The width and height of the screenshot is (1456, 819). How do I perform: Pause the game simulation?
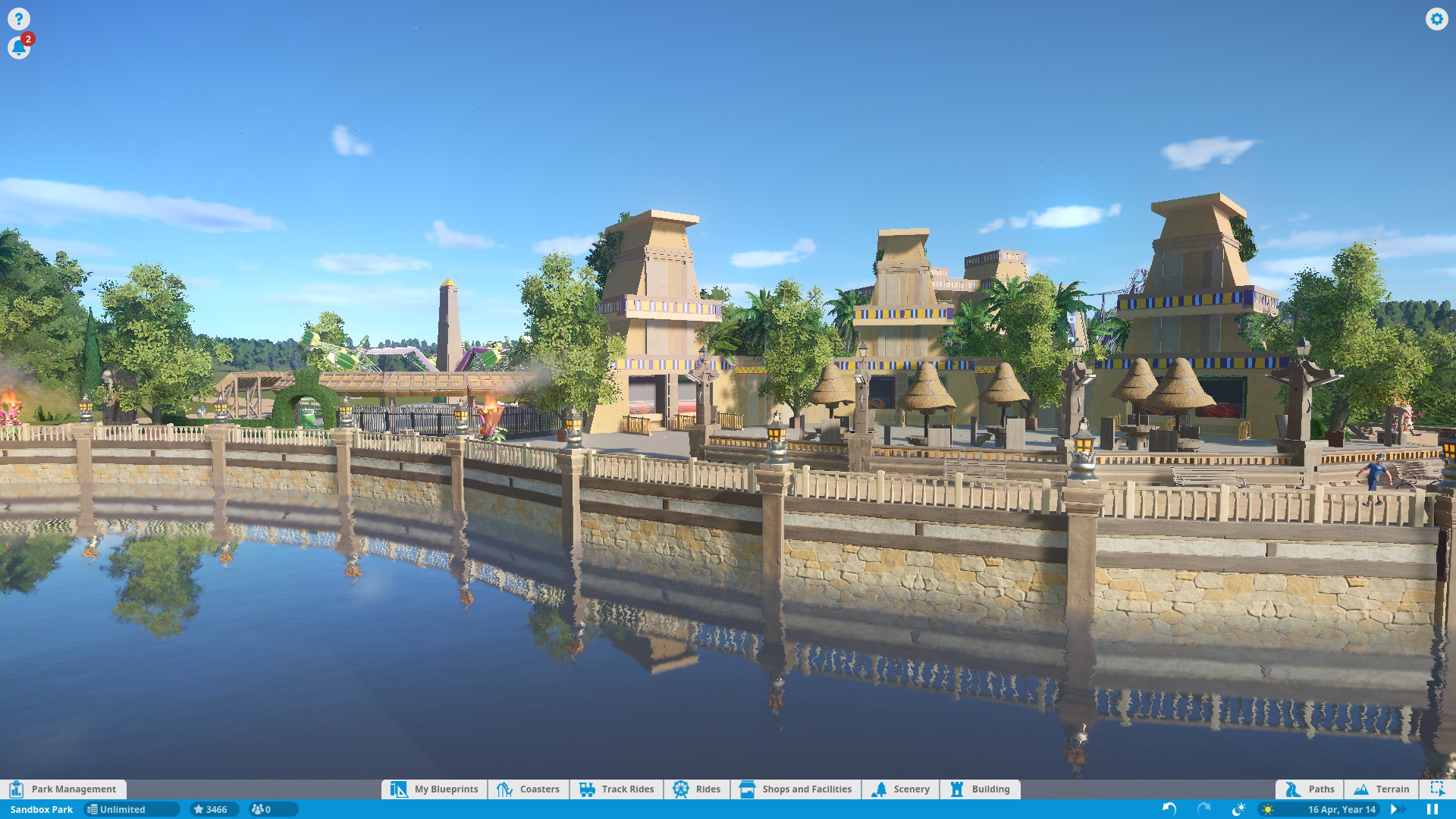point(1432,809)
